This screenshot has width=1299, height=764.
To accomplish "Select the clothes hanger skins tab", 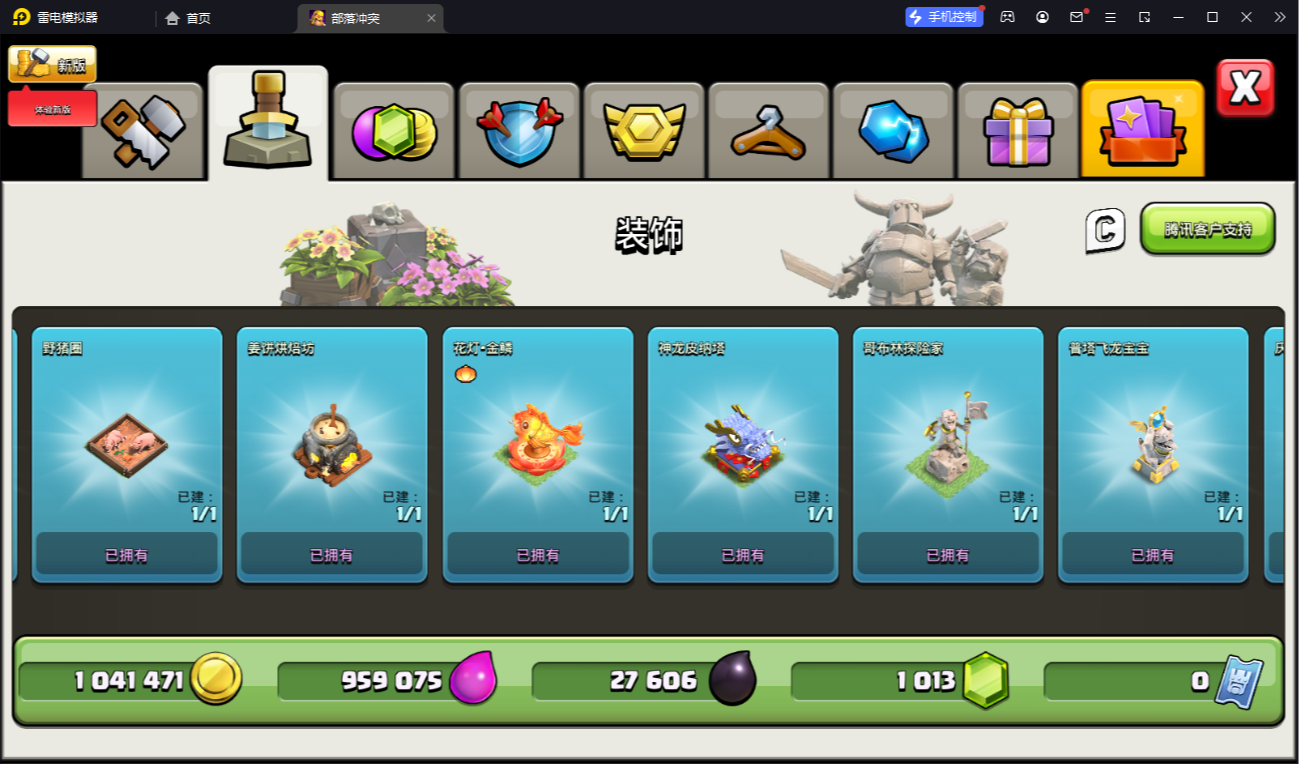I will tap(768, 131).
